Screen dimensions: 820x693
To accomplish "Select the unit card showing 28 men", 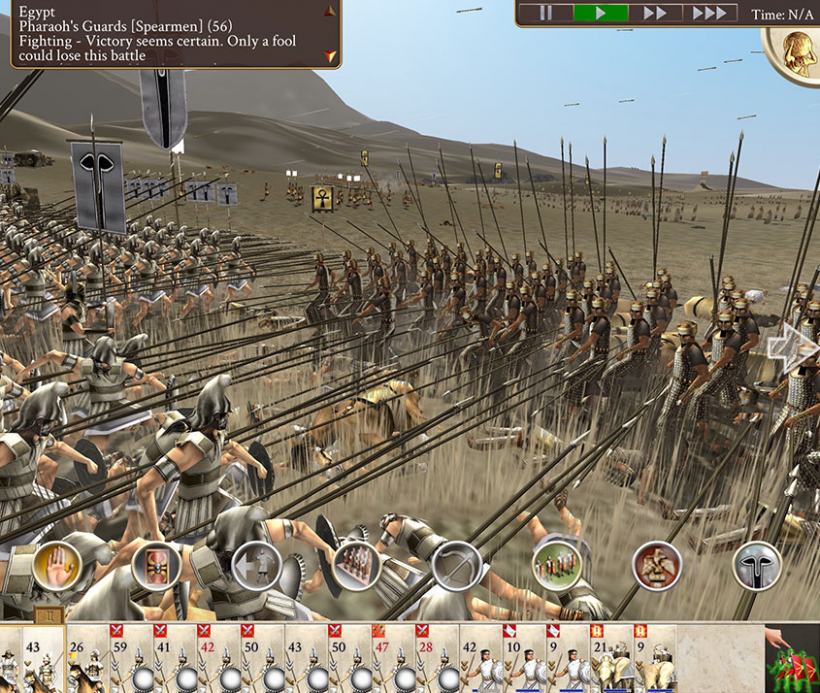I will pos(436,660).
